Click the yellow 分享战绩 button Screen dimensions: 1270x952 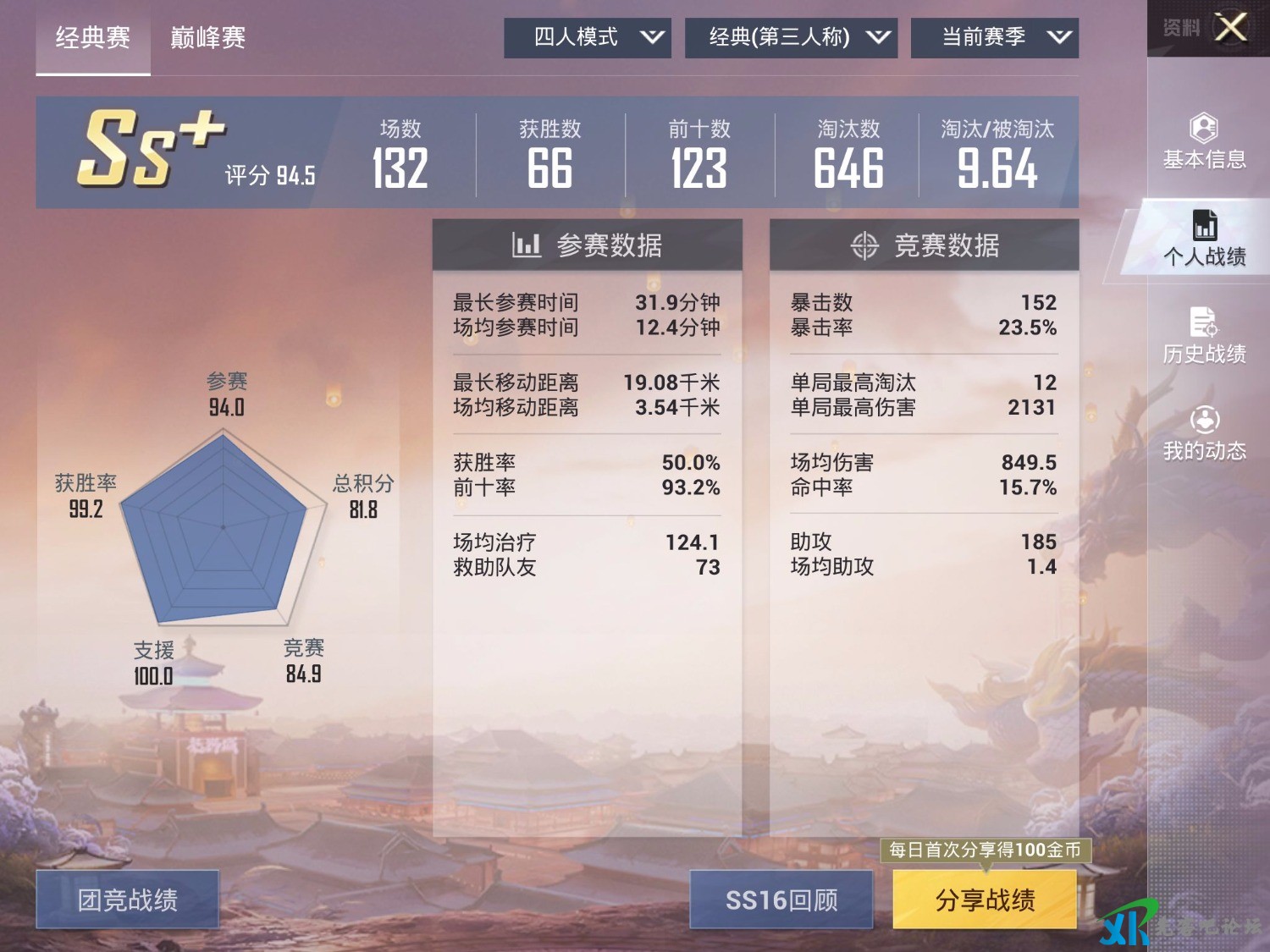[x=985, y=900]
